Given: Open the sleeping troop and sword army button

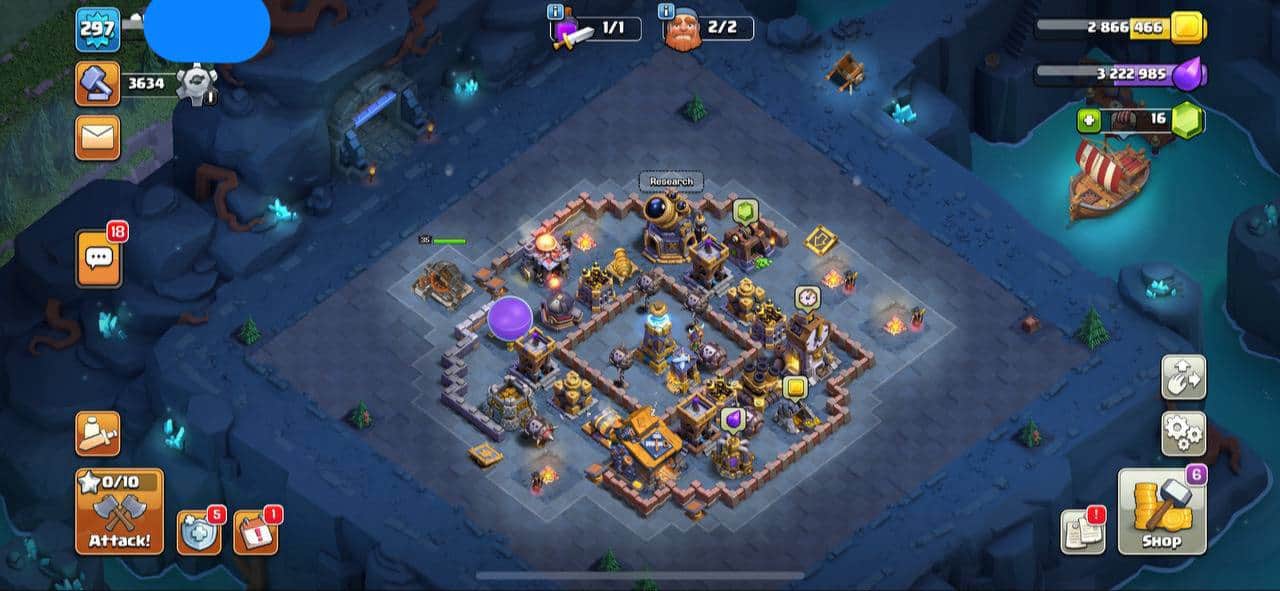Looking at the screenshot, I should (x=97, y=433).
